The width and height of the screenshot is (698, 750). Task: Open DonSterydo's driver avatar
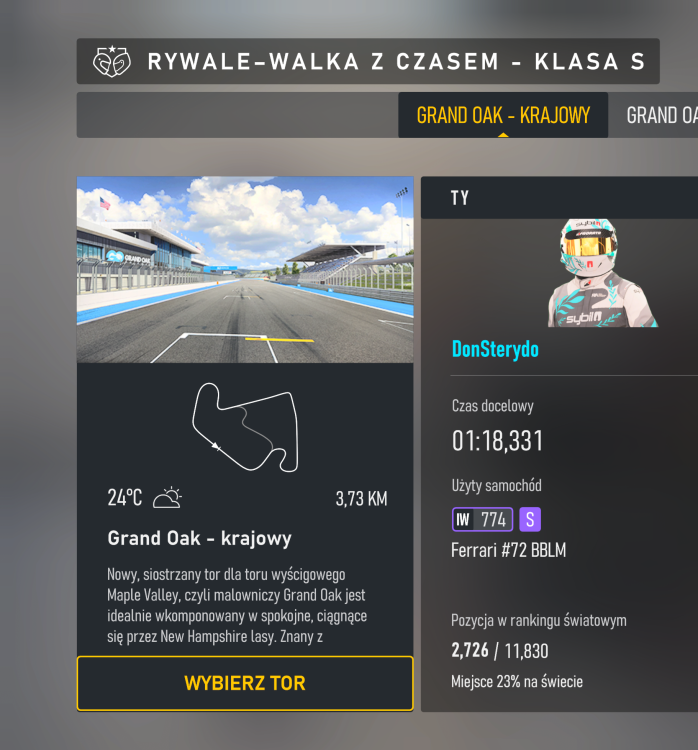click(x=601, y=272)
